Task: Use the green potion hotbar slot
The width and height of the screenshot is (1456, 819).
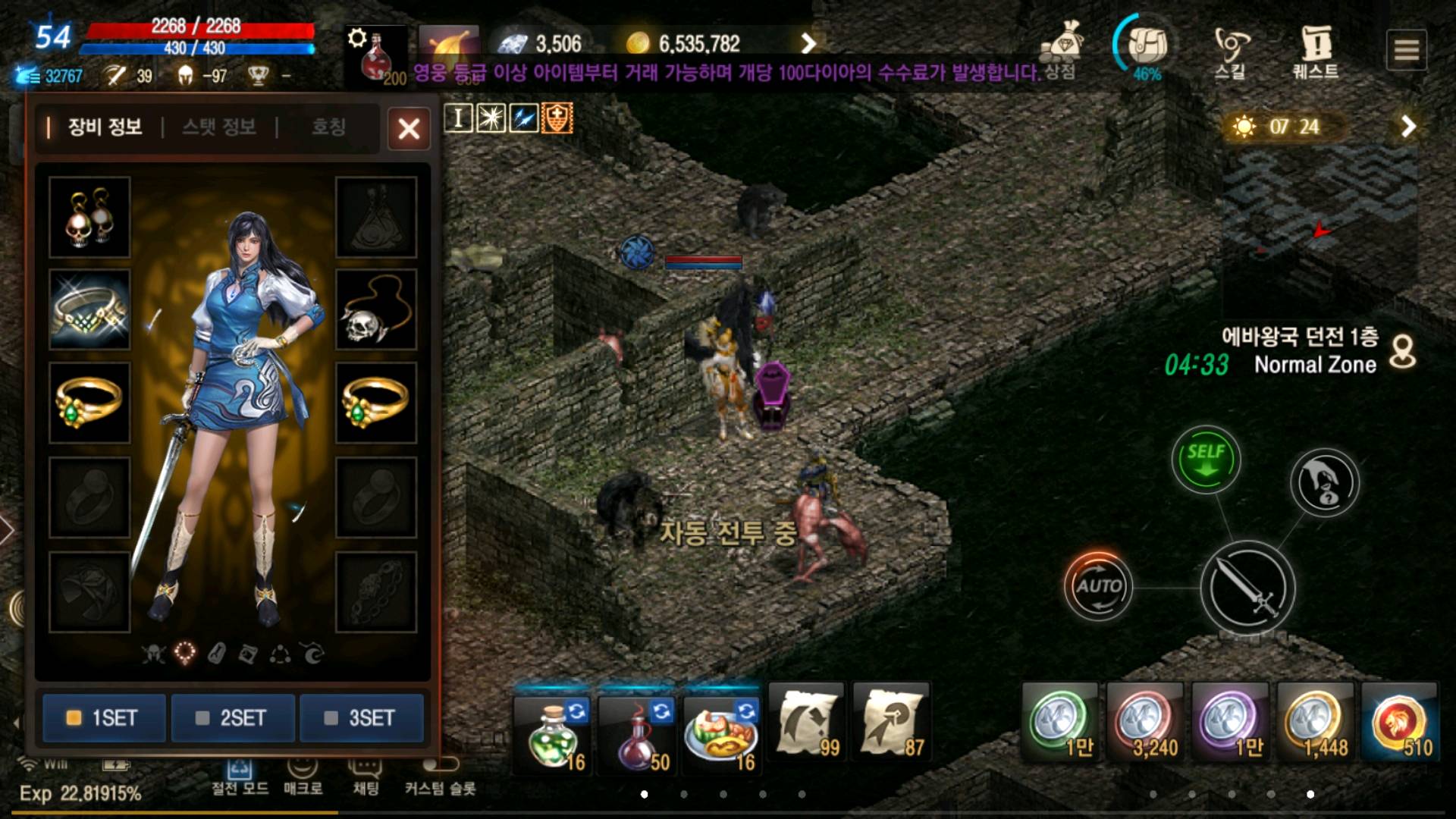Action: pyautogui.click(x=554, y=732)
